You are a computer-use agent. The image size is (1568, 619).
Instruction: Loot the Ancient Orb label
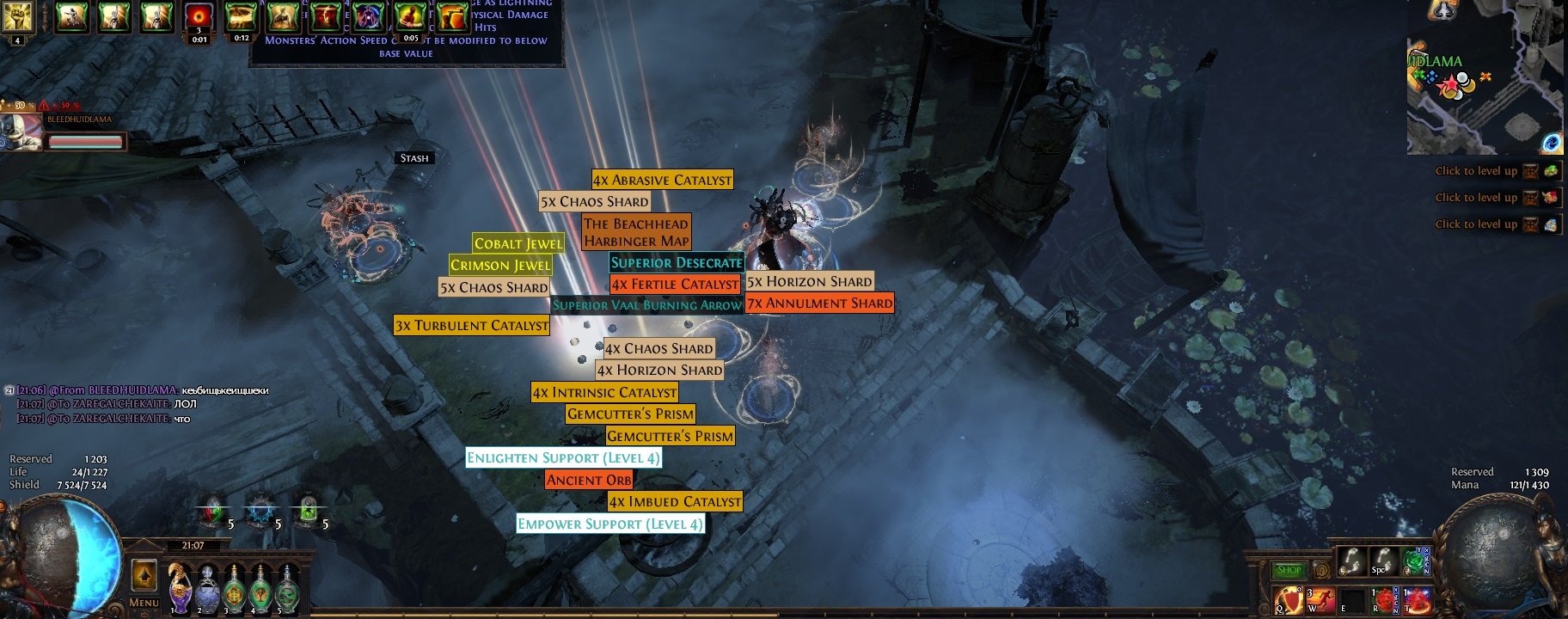pos(589,480)
